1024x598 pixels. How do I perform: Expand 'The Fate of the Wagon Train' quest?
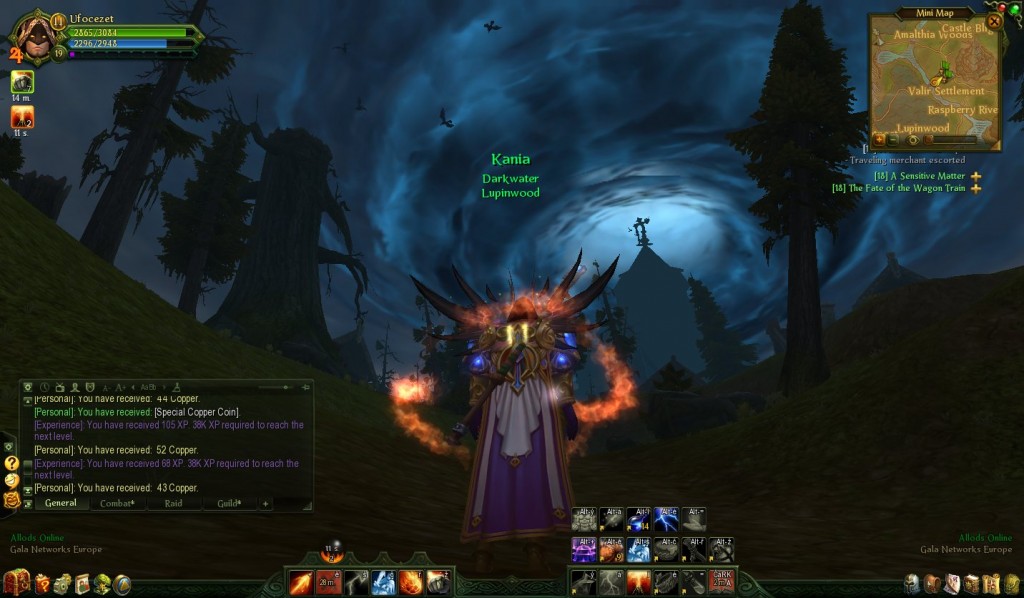(x=975, y=188)
